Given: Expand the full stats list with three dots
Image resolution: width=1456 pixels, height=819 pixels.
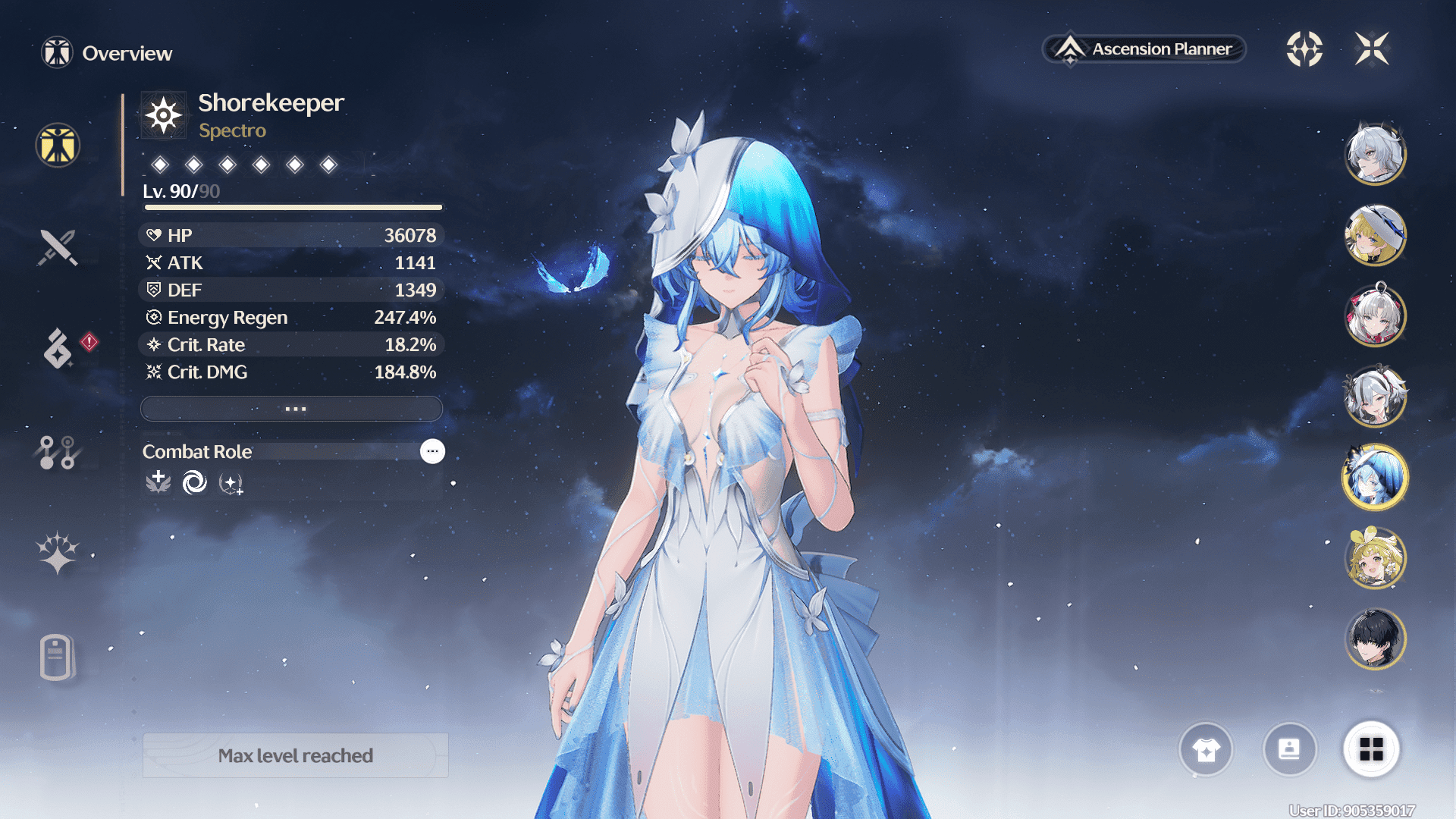Looking at the screenshot, I should coord(292,409).
